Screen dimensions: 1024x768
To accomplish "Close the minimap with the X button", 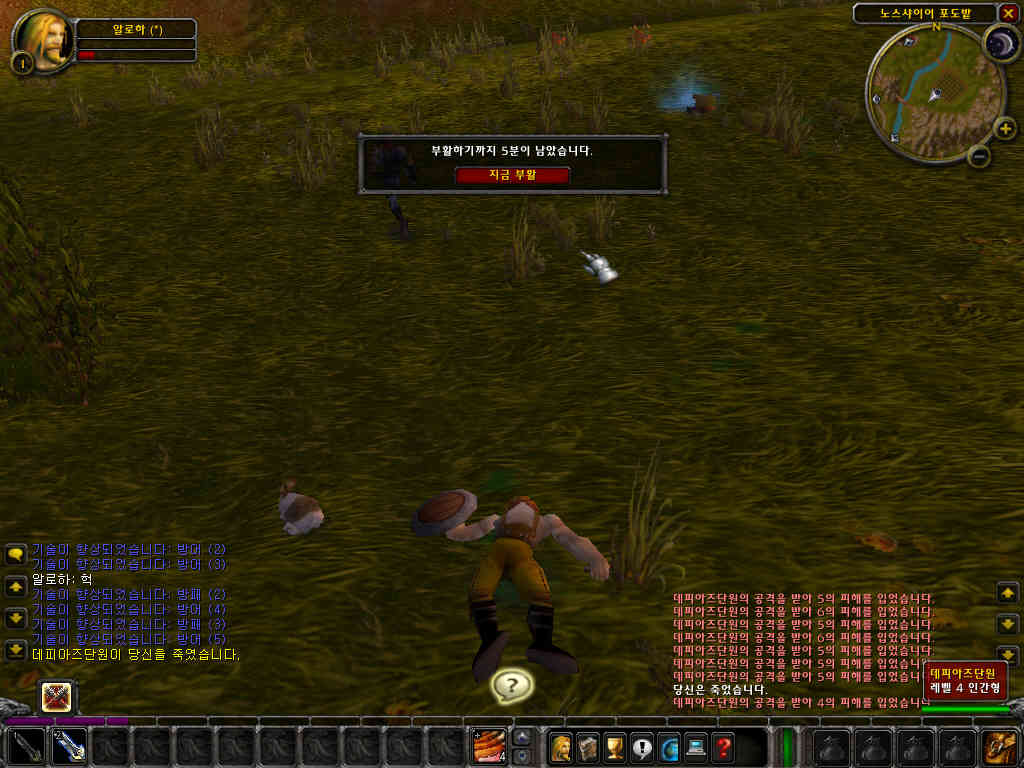I will click(1007, 13).
